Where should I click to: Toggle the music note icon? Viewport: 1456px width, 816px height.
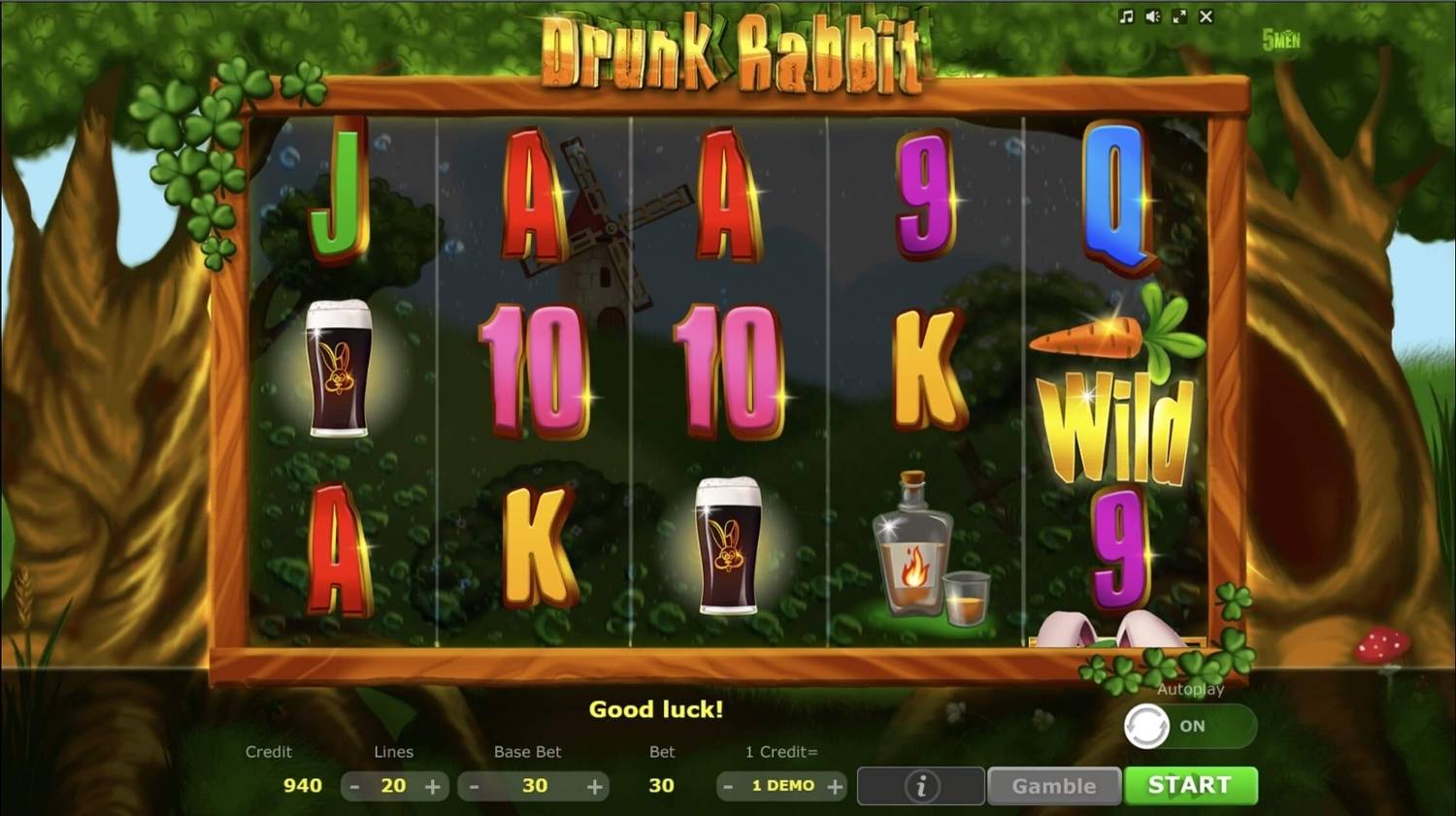(x=1126, y=16)
